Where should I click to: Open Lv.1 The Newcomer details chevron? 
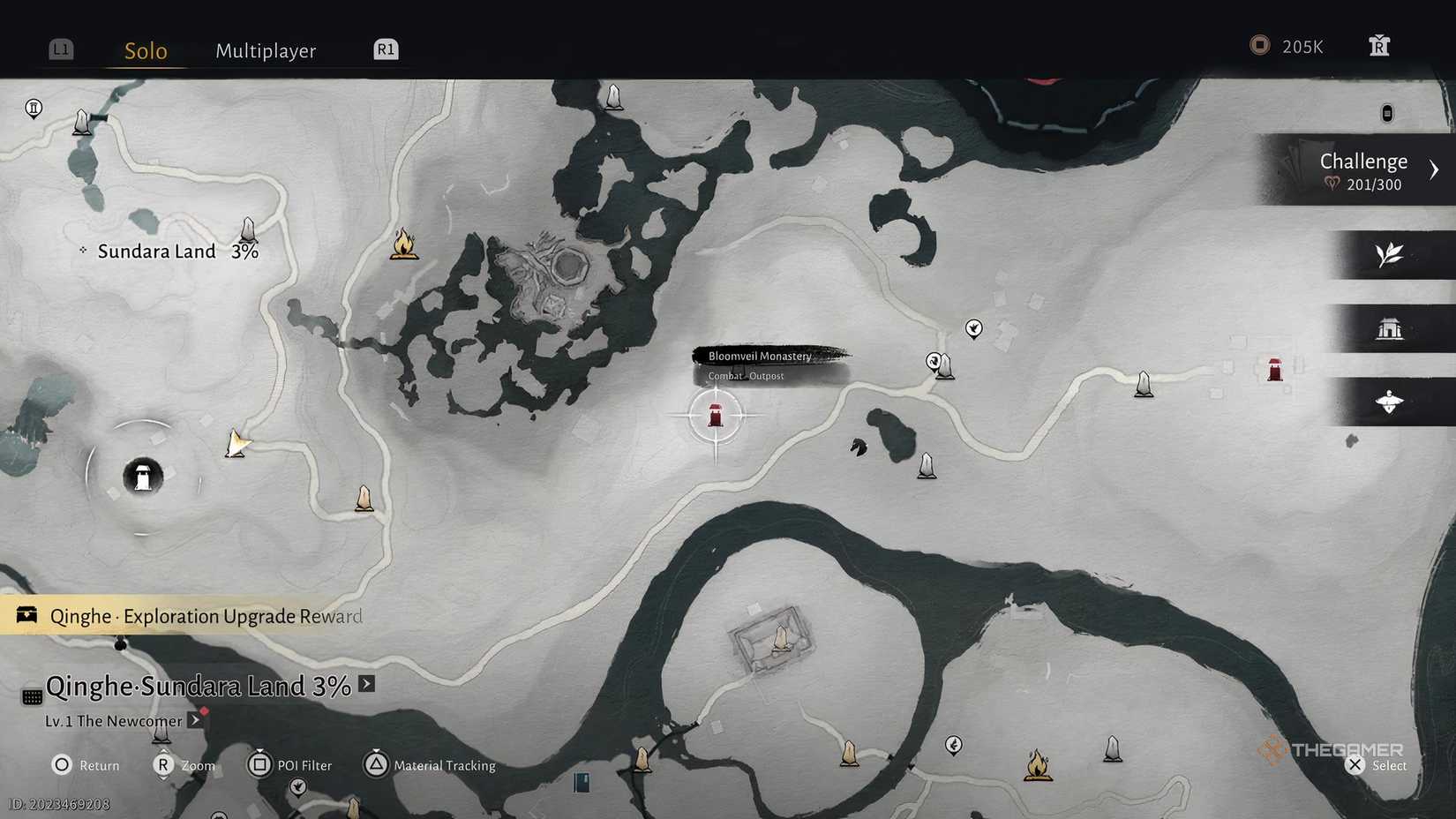(195, 720)
